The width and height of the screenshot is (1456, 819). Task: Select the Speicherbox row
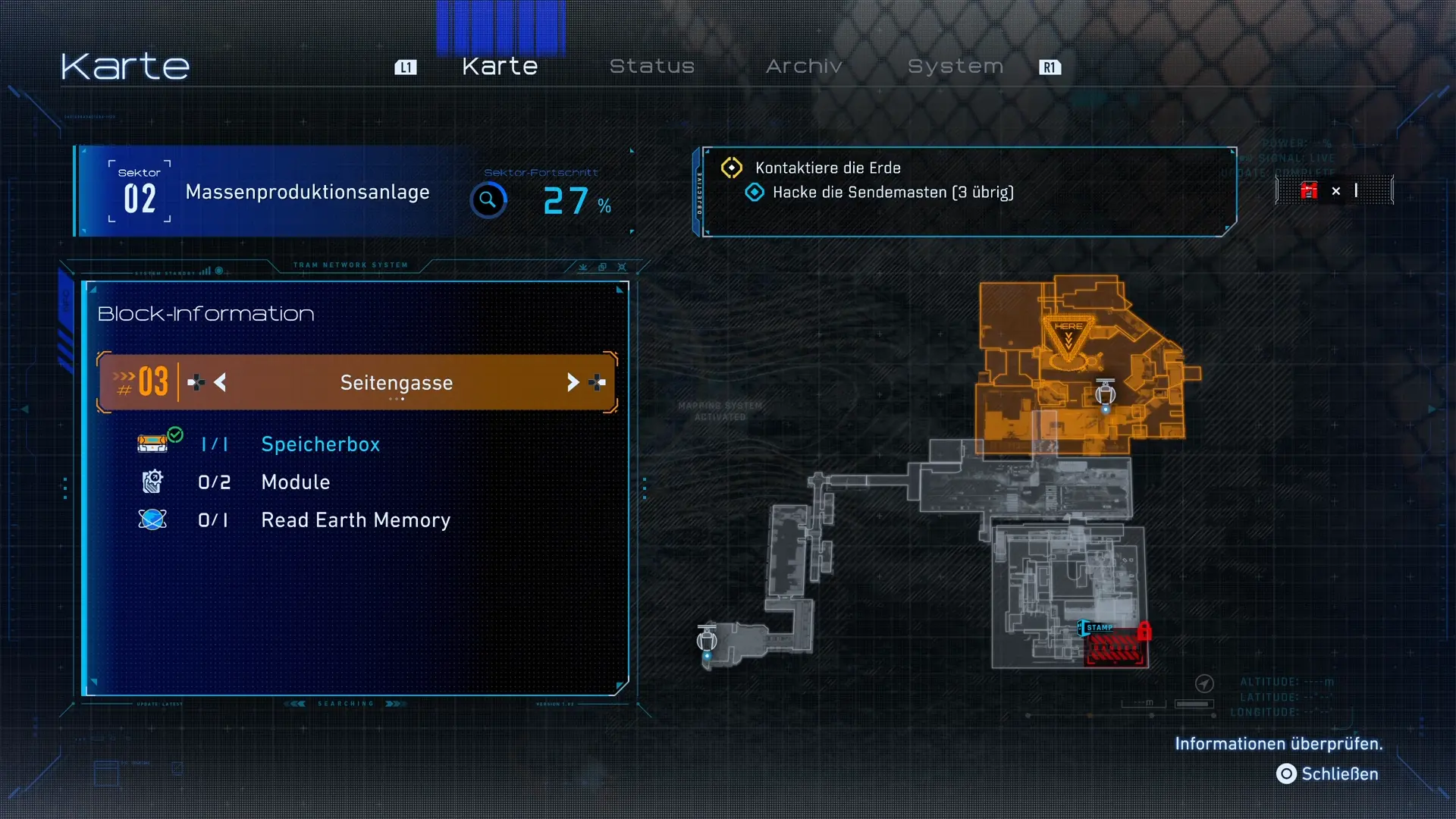[x=320, y=444]
